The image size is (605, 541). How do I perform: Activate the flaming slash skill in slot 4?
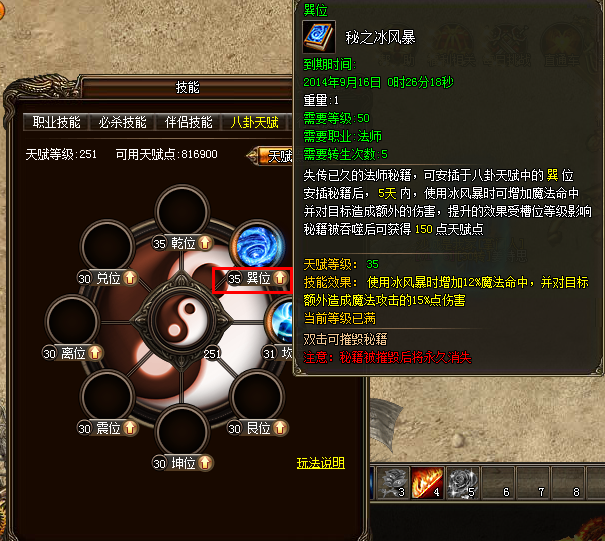point(424,484)
